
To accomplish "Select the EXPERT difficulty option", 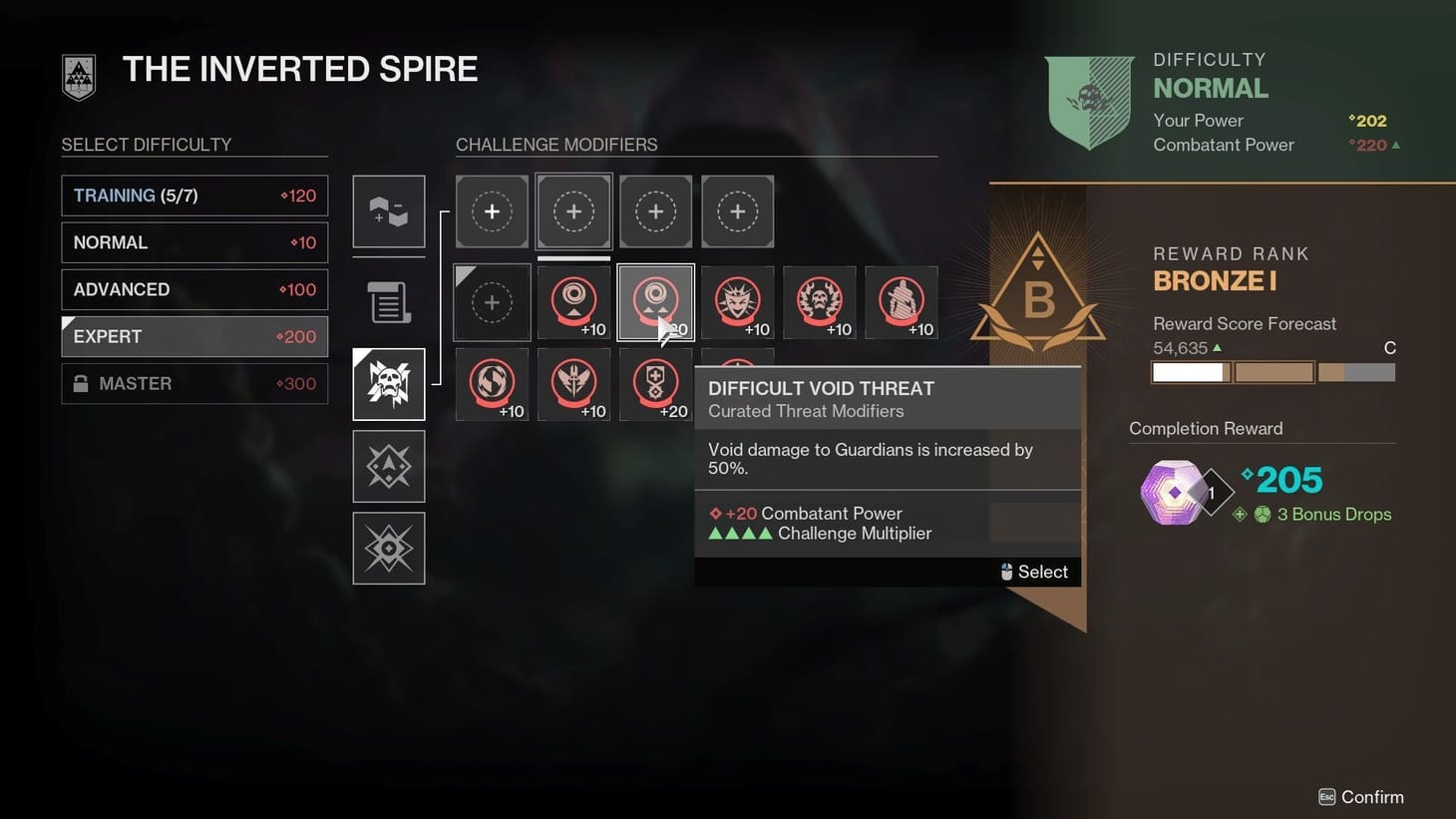I will [193, 336].
